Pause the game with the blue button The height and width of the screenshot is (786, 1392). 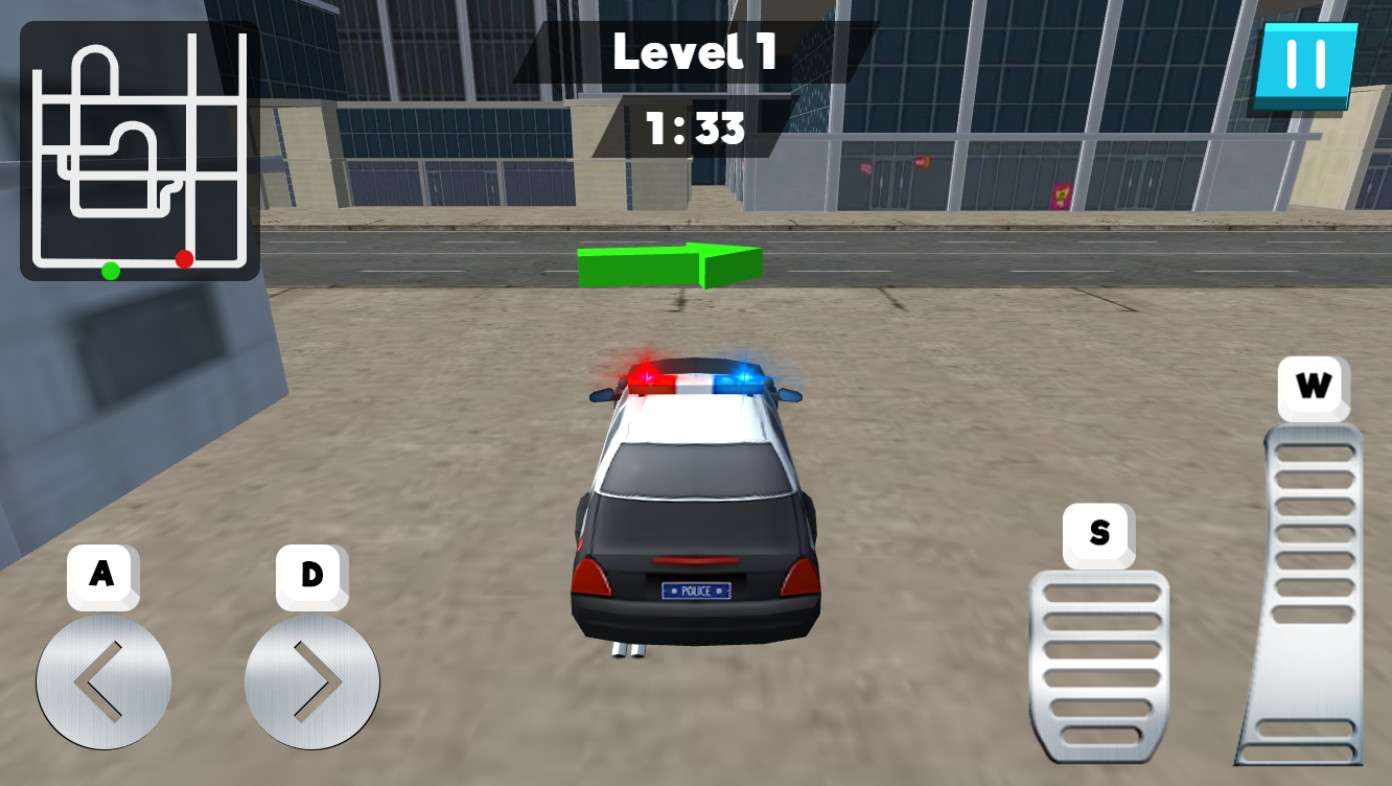coord(1305,64)
